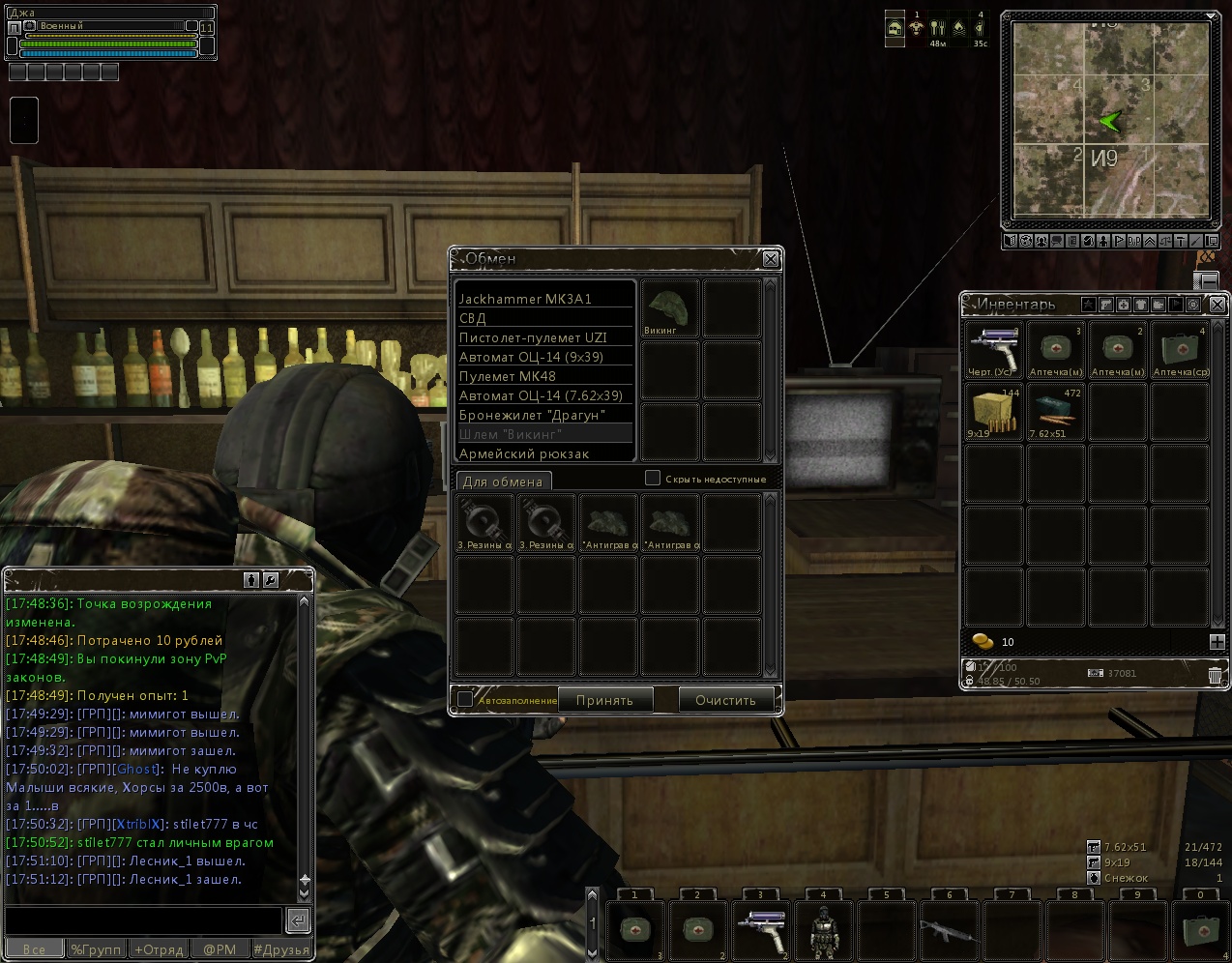The image size is (1232, 963).
Task: Toggle the Скрыть недоступные checkbox
Action: coord(653,478)
